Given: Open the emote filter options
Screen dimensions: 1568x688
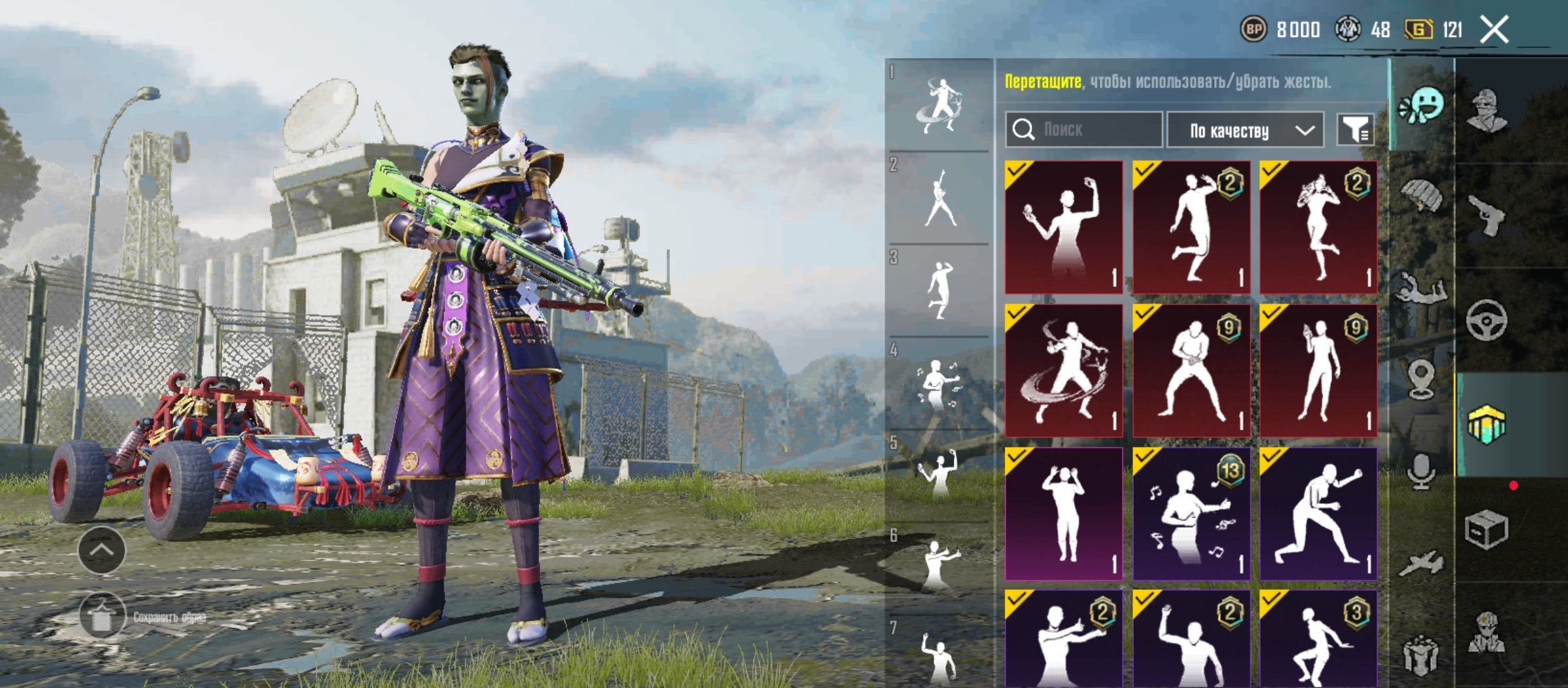Looking at the screenshot, I should 1354,130.
